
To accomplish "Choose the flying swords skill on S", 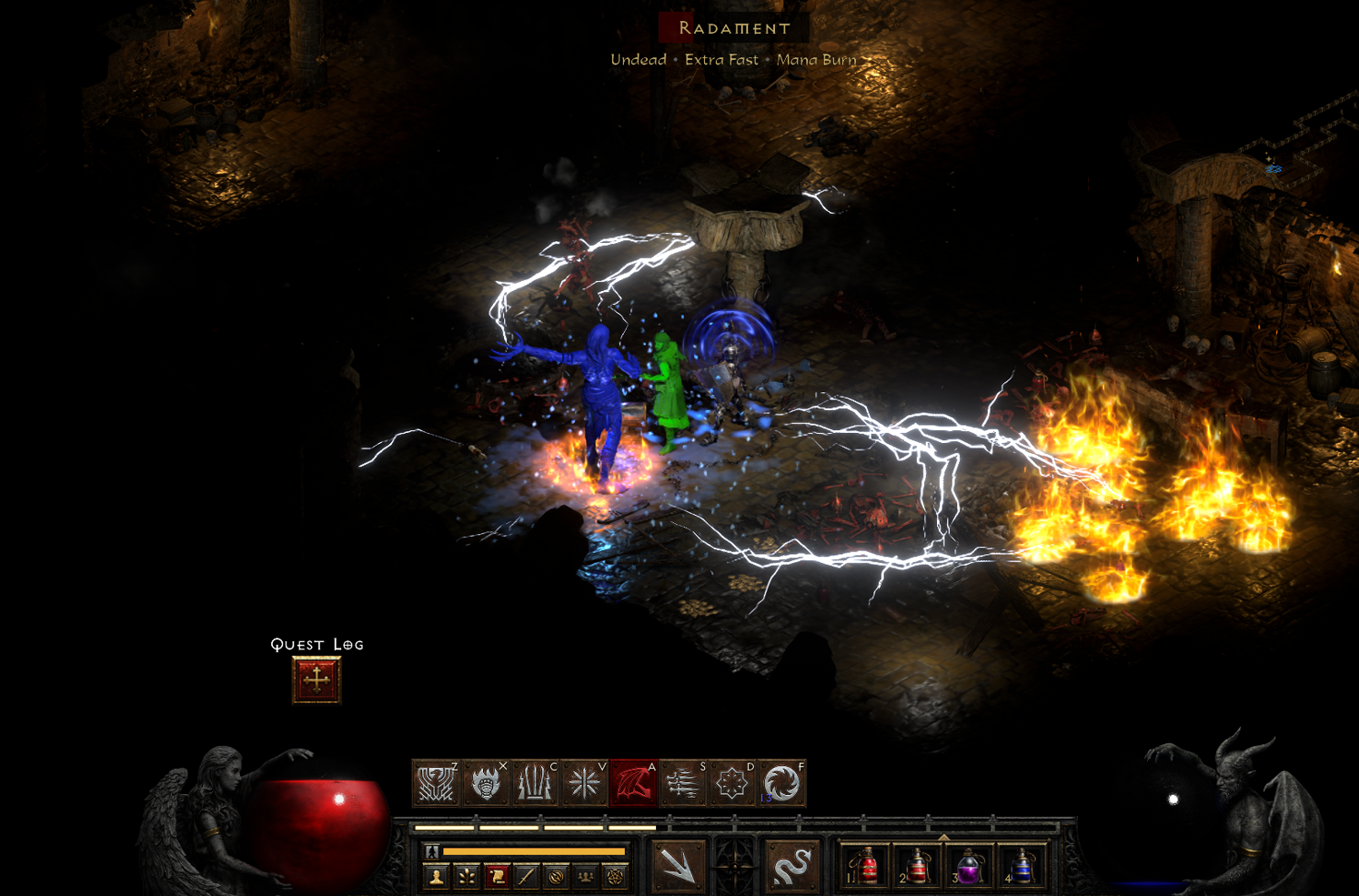I will [683, 783].
